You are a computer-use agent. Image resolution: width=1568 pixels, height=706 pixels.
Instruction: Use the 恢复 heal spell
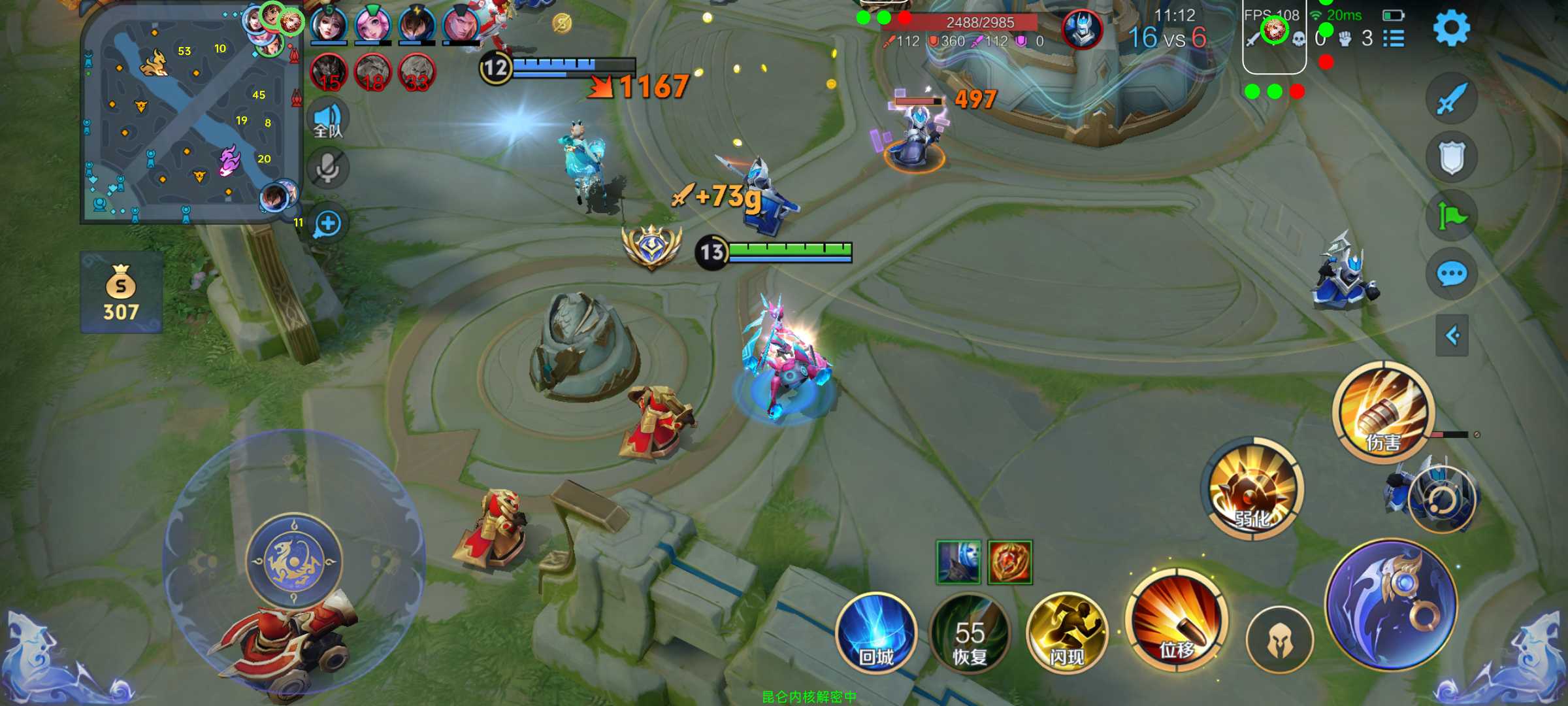970,633
